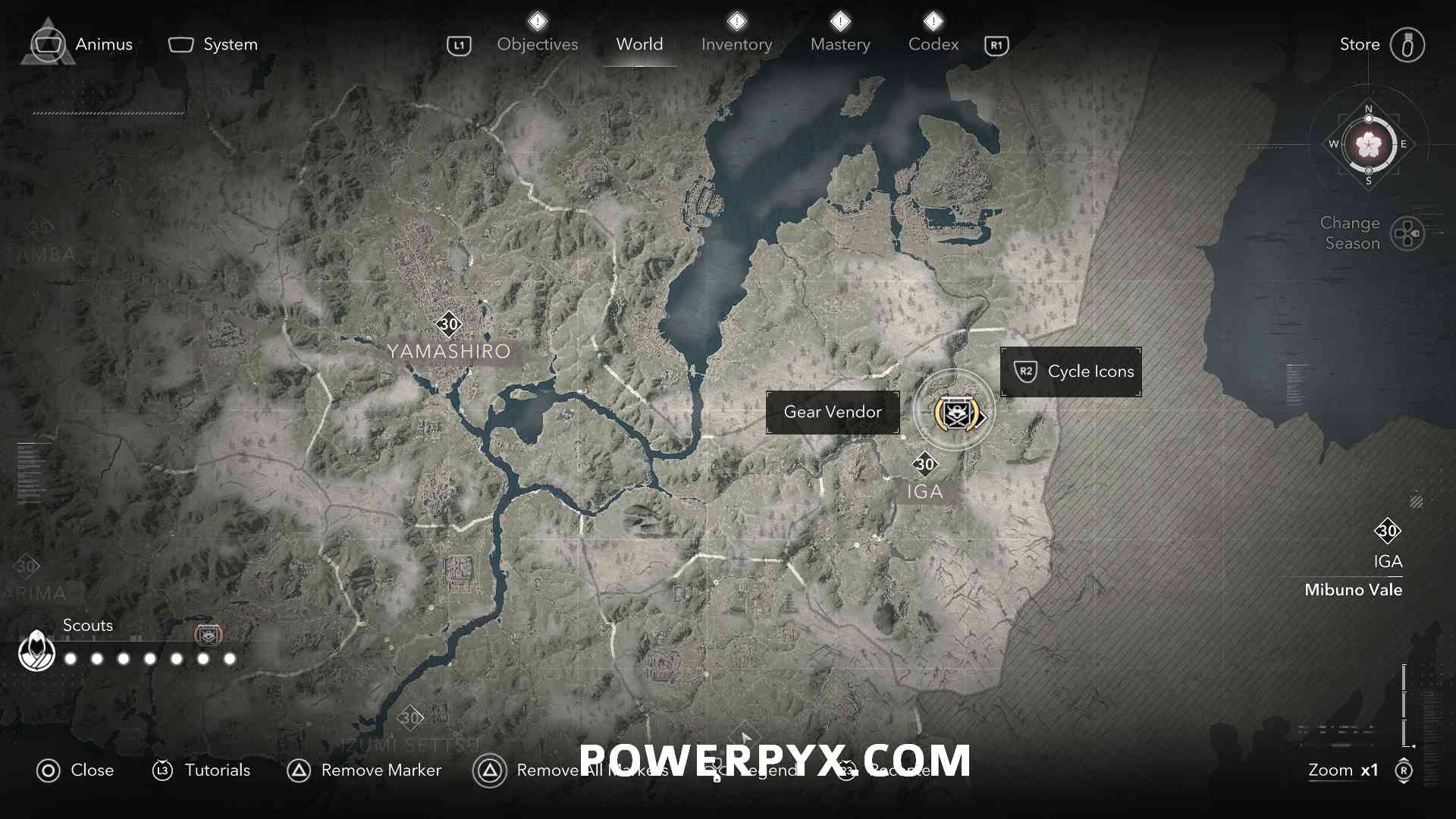Open the Objectives tab

tap(537, 44)
